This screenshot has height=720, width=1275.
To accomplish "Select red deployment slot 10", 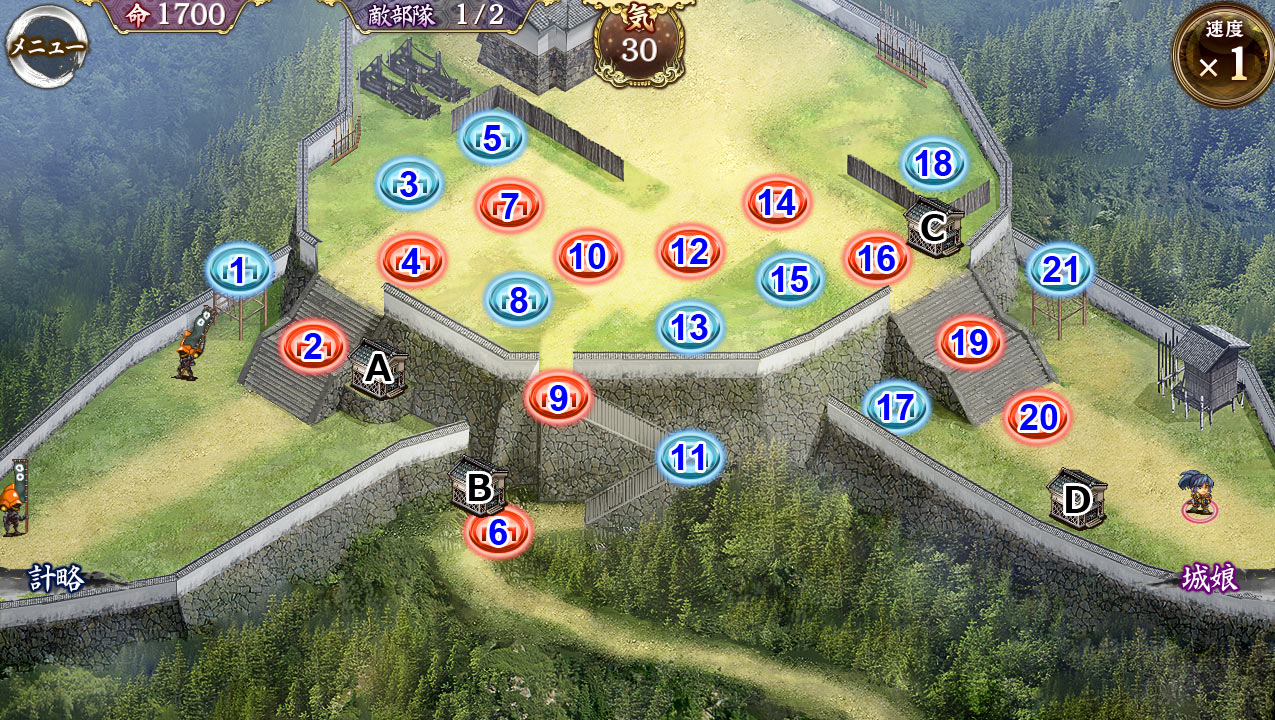I will tap(588, 257).
